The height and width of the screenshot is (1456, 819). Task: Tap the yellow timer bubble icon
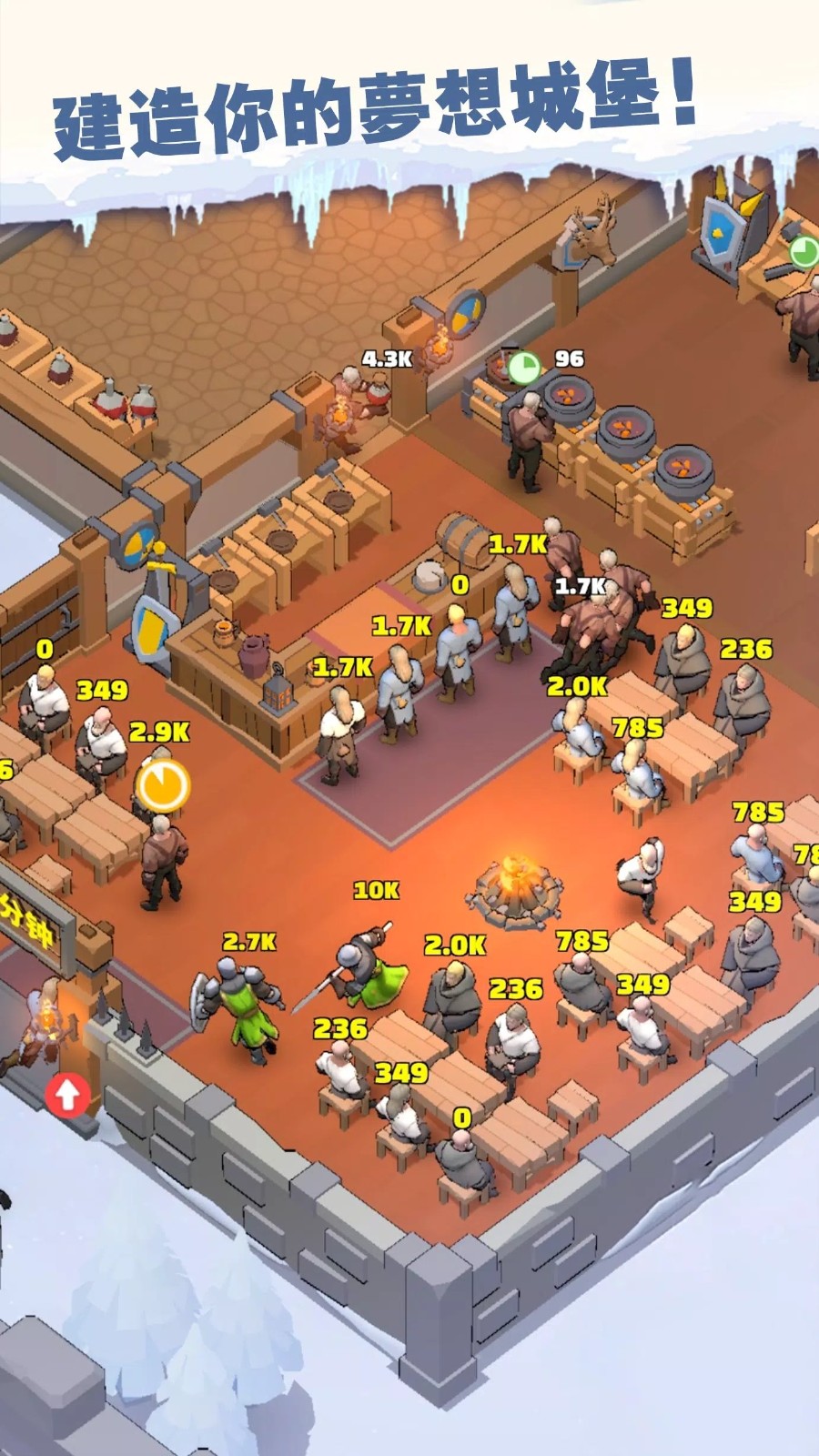tap(163, 784)
